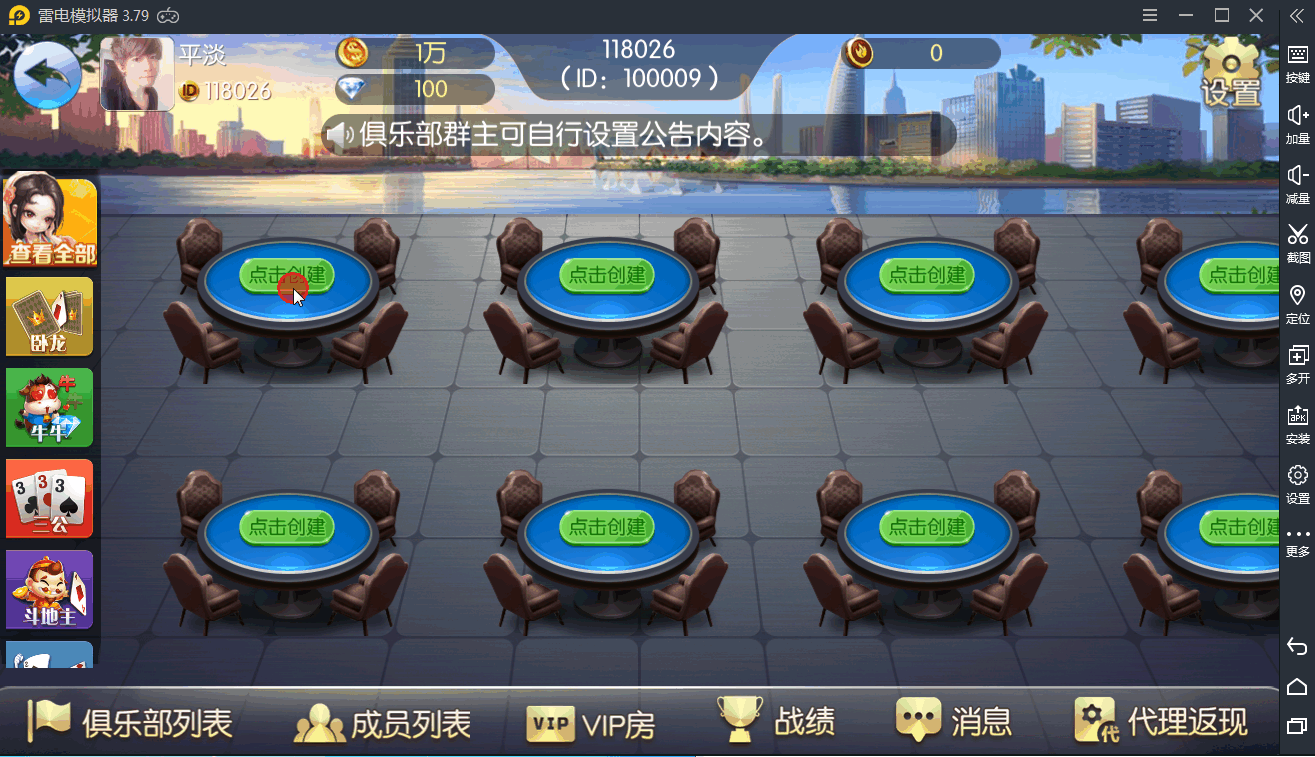Open the 消息 messages
Viewport: 1315px width, 757px height.
[954, 721]
